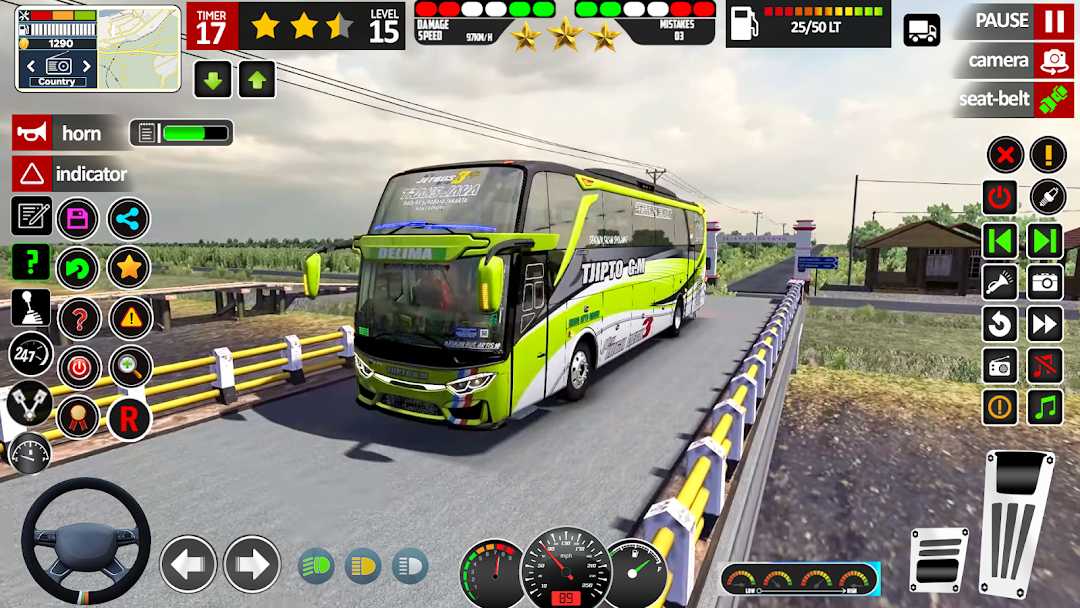Click the red X circle icon

tap(1005, 155)
